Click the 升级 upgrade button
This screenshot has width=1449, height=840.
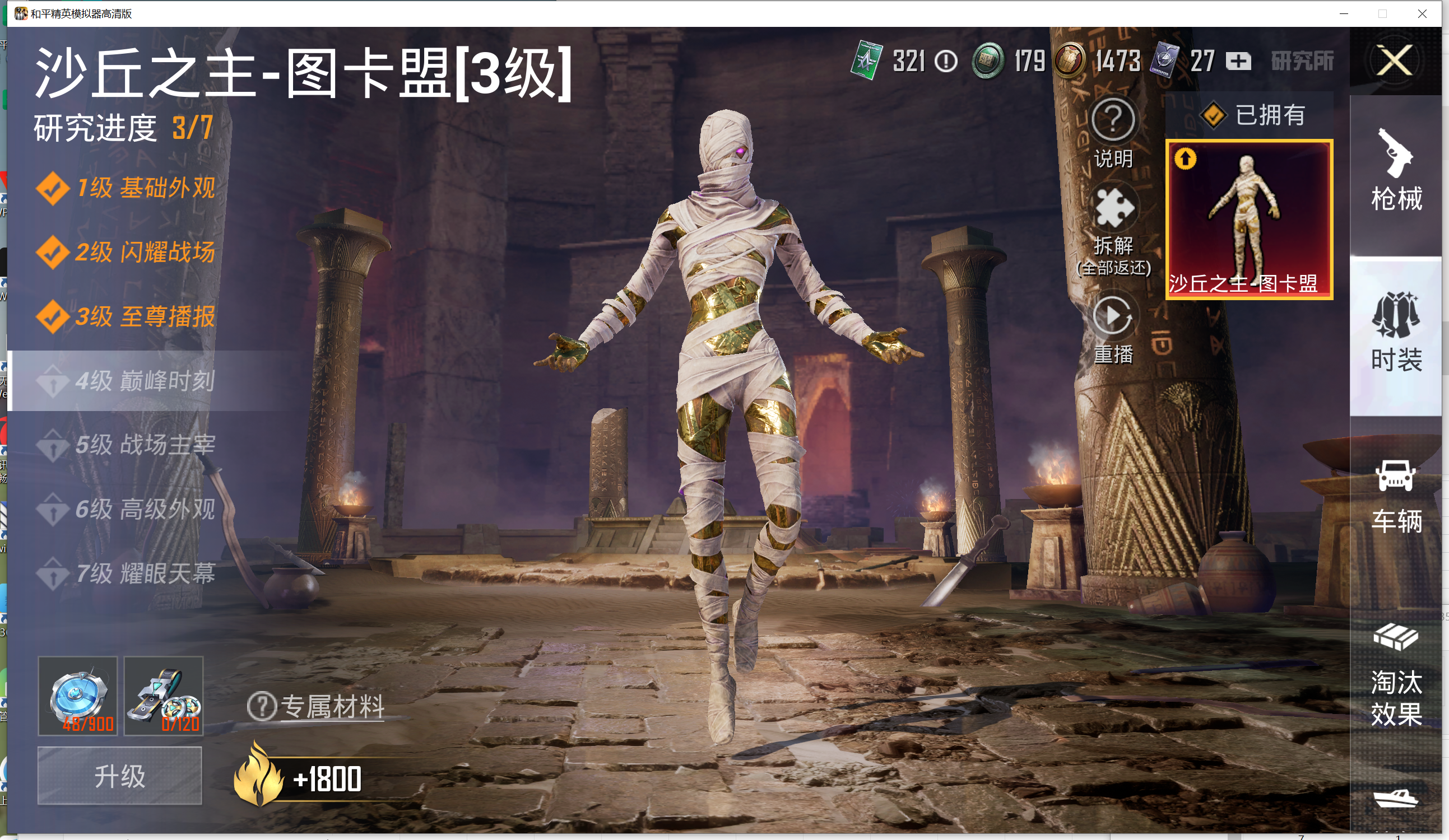[119, 776]
